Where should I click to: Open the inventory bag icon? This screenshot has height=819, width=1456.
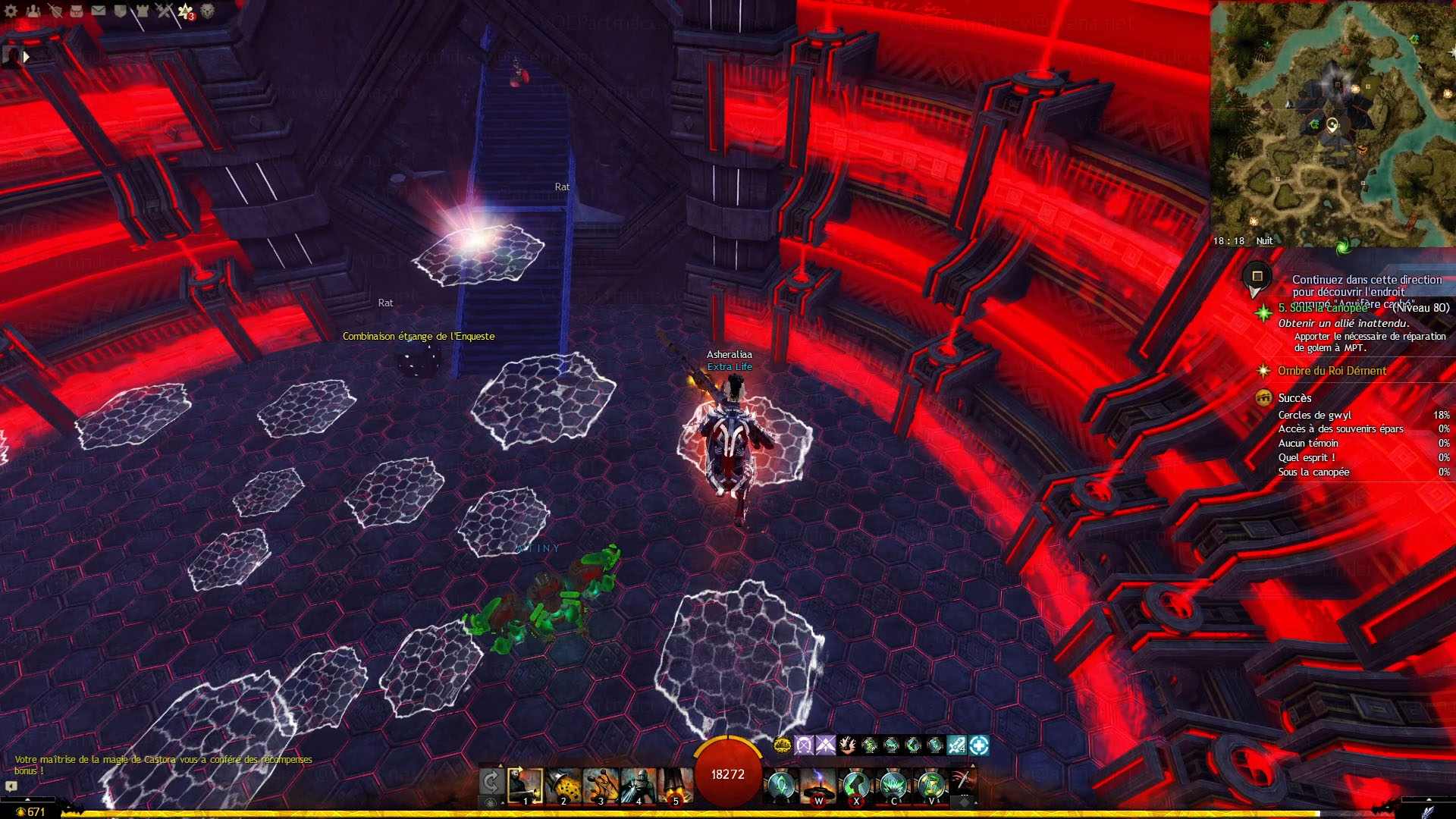click(77, 11)
